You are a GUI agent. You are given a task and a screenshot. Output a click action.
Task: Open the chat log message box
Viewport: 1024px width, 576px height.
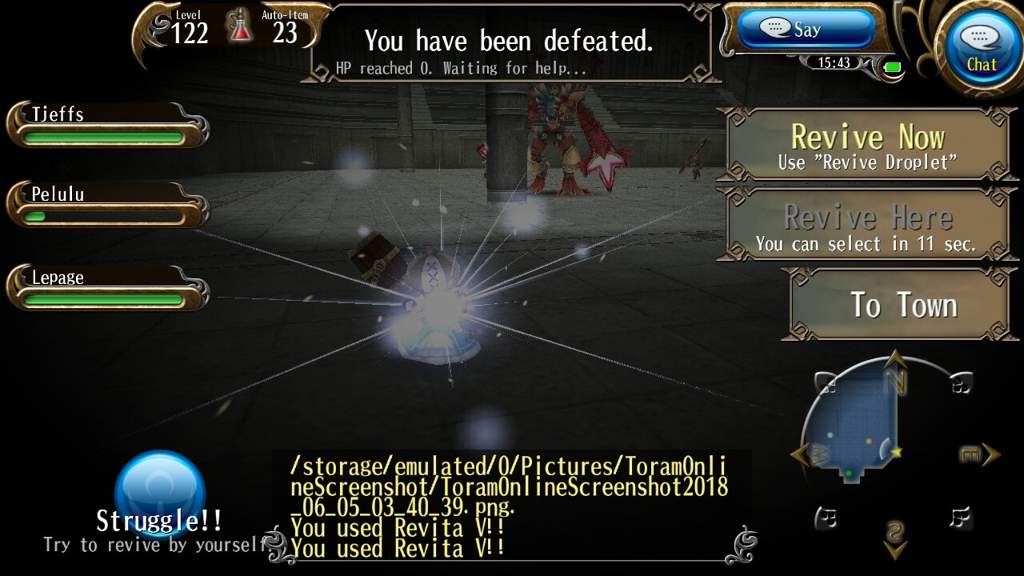tap(510, 505)
